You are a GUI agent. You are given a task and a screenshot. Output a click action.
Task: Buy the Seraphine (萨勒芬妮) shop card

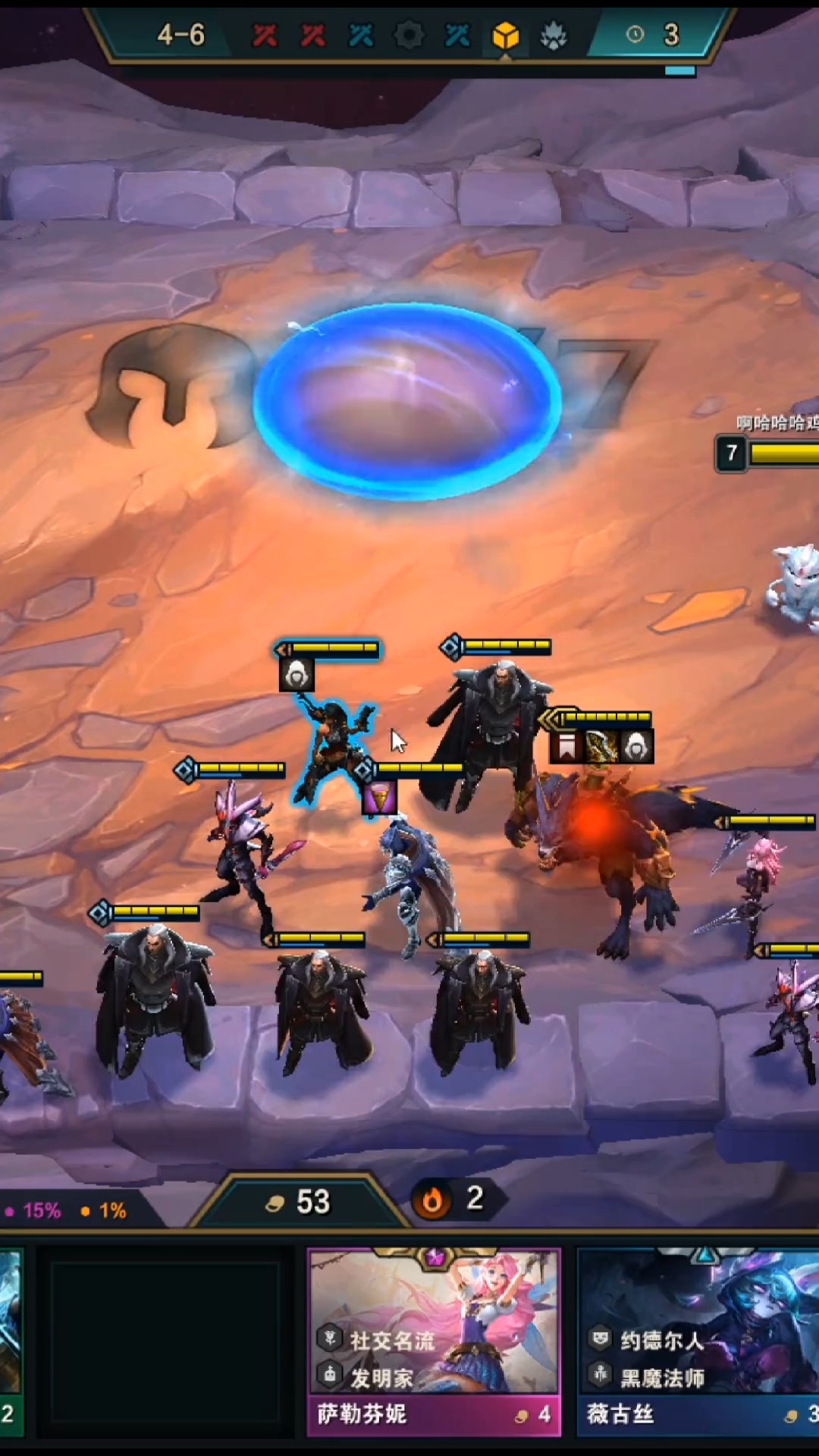(434, 1342)
